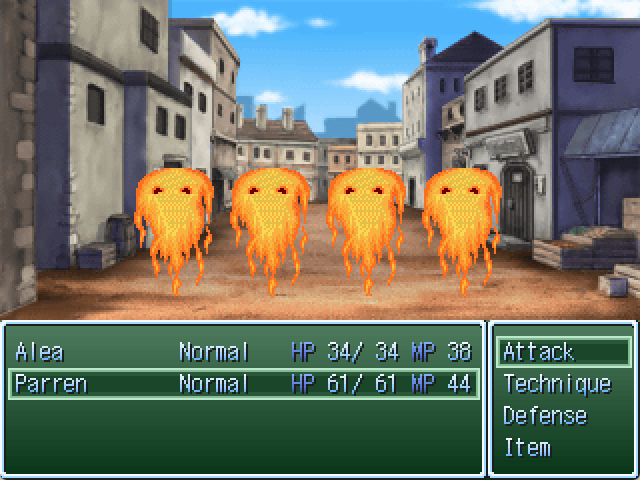Select the Attack command
The height and width of the screenshot is (480, 640).
pos(563,352)
